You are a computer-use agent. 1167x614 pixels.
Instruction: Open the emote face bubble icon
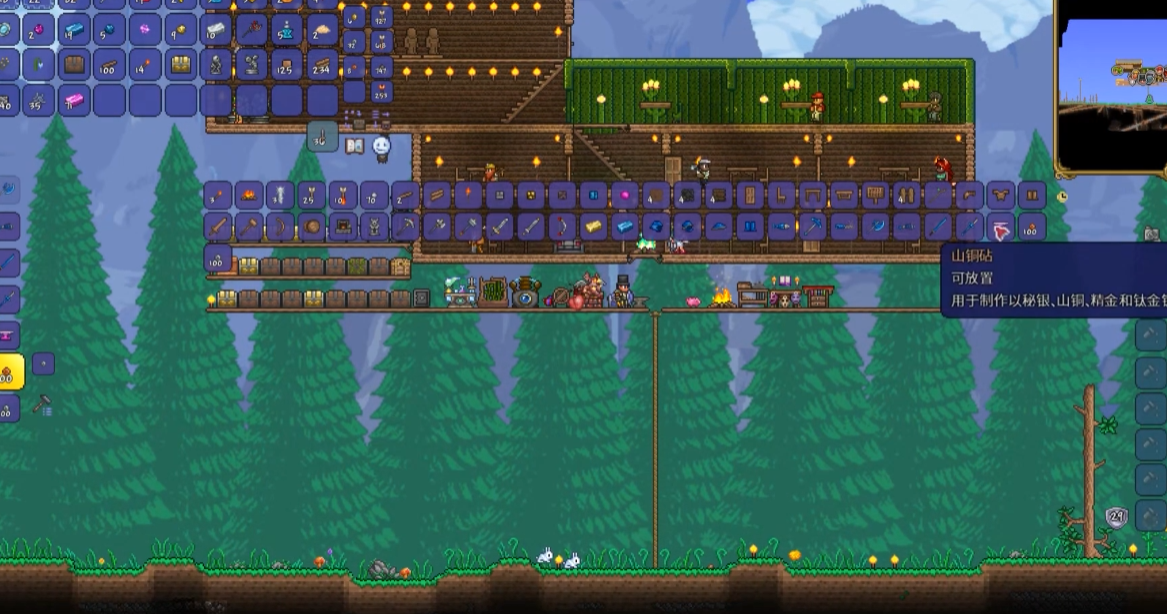(381, 148)
